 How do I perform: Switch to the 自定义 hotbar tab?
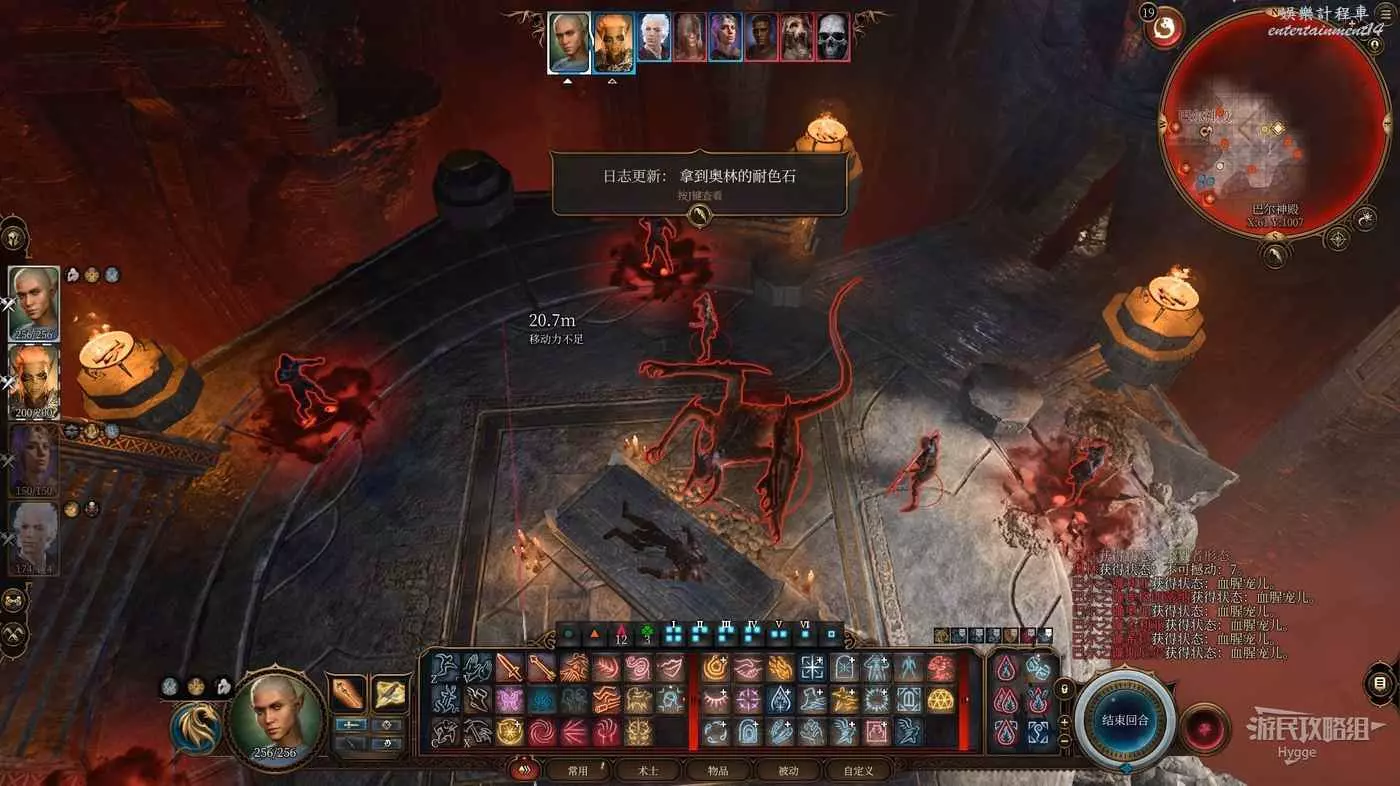click(858, 770)
